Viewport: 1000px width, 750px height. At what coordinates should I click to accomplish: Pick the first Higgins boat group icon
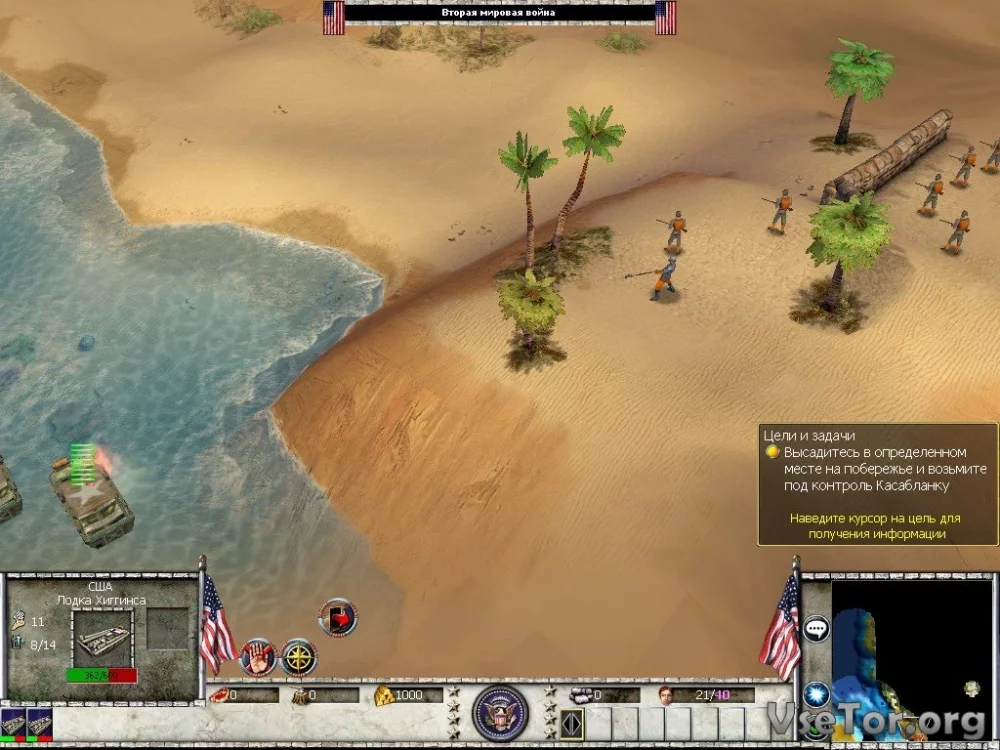pos(12,724)
